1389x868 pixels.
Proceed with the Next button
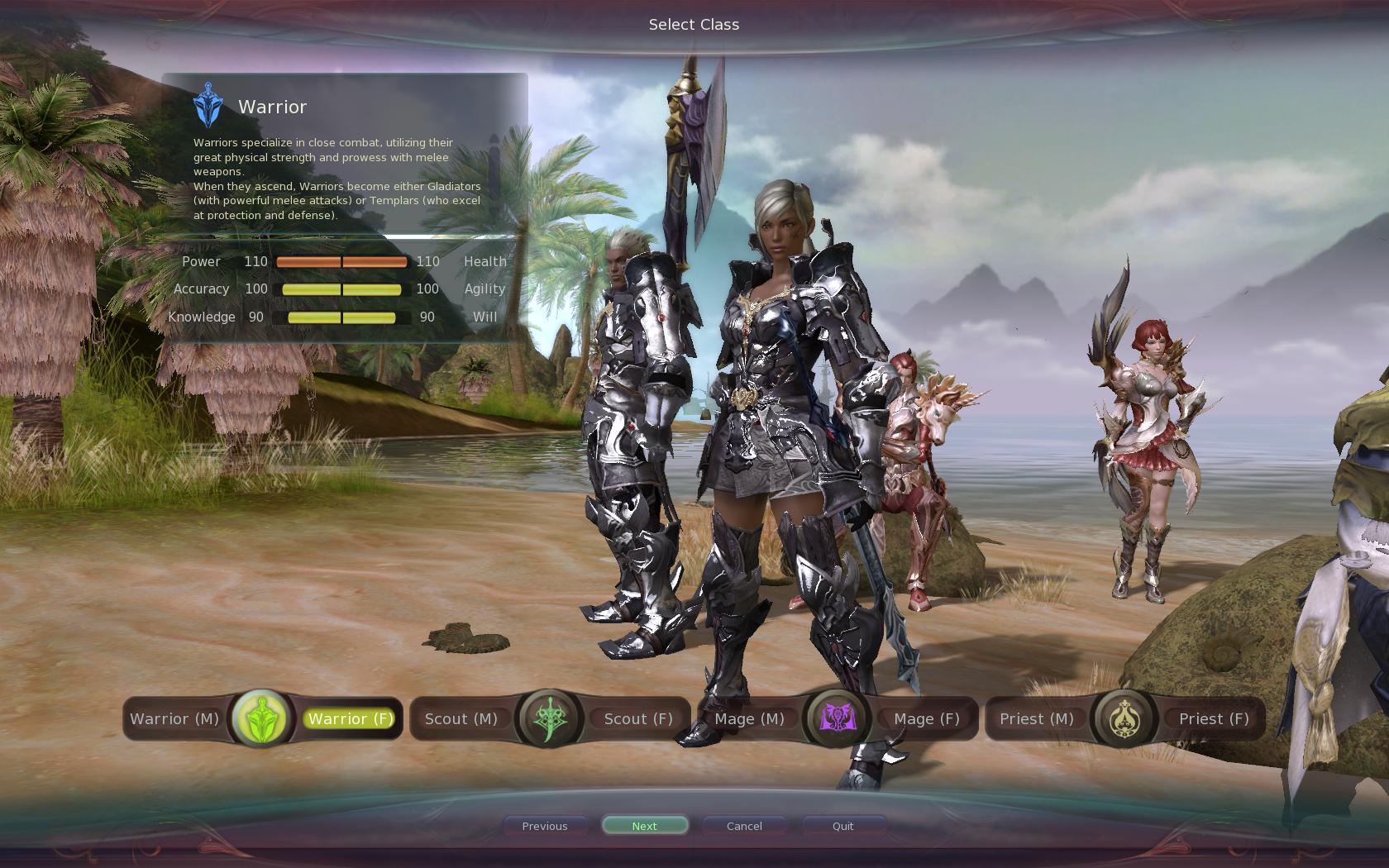(x=645, y=826)
